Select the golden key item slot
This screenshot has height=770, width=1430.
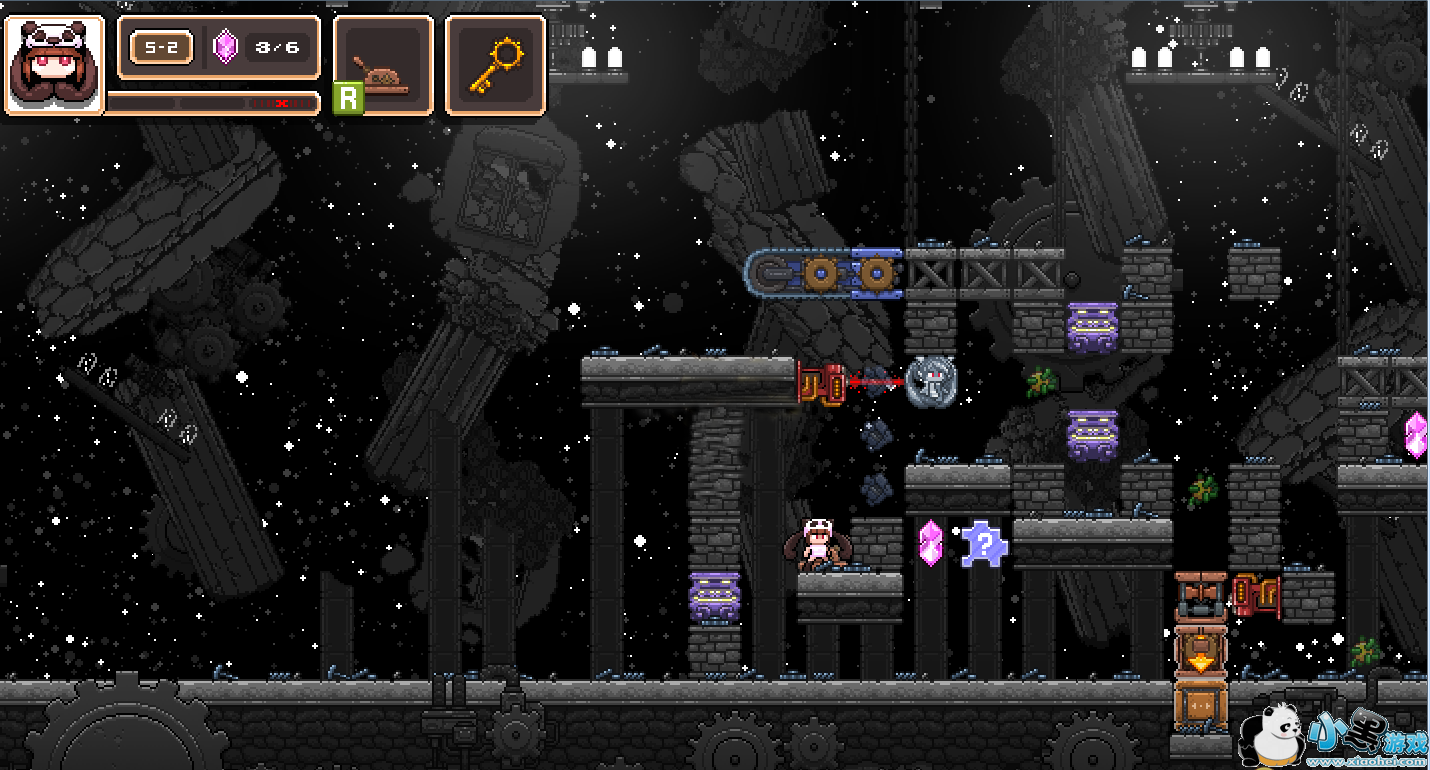pos(495,65)
